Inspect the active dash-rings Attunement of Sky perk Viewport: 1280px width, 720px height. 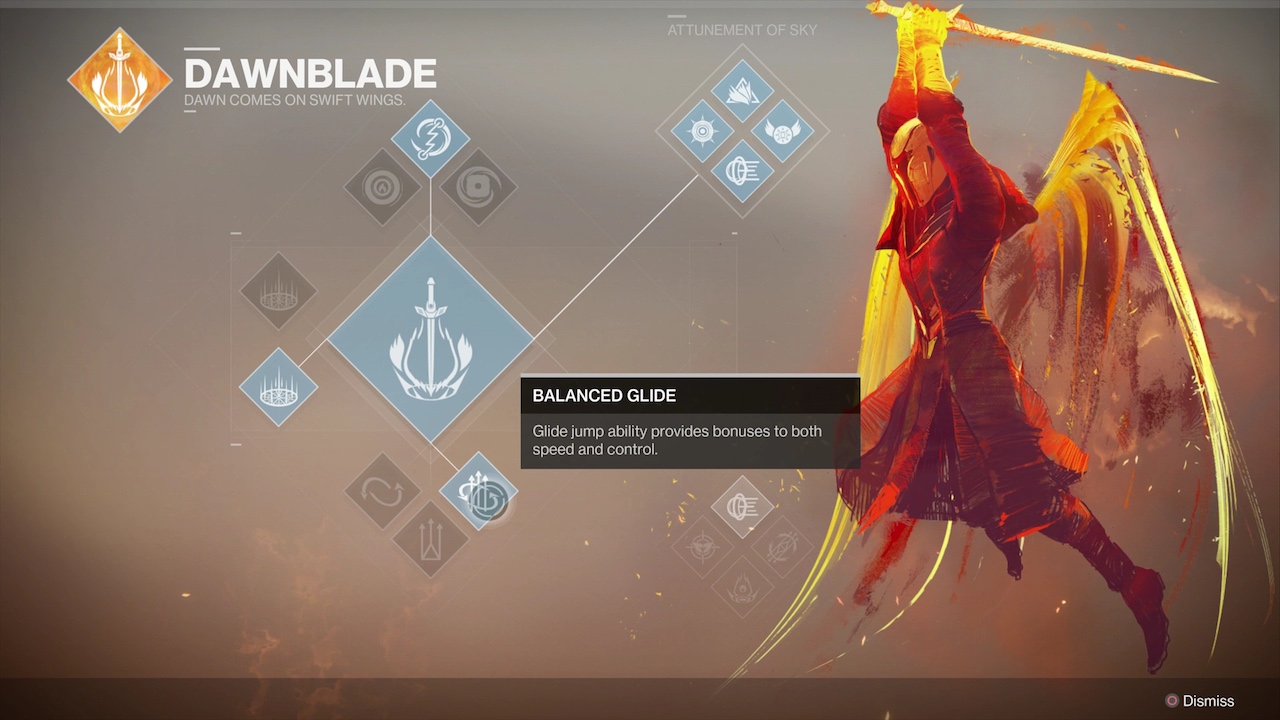point(742,171)
